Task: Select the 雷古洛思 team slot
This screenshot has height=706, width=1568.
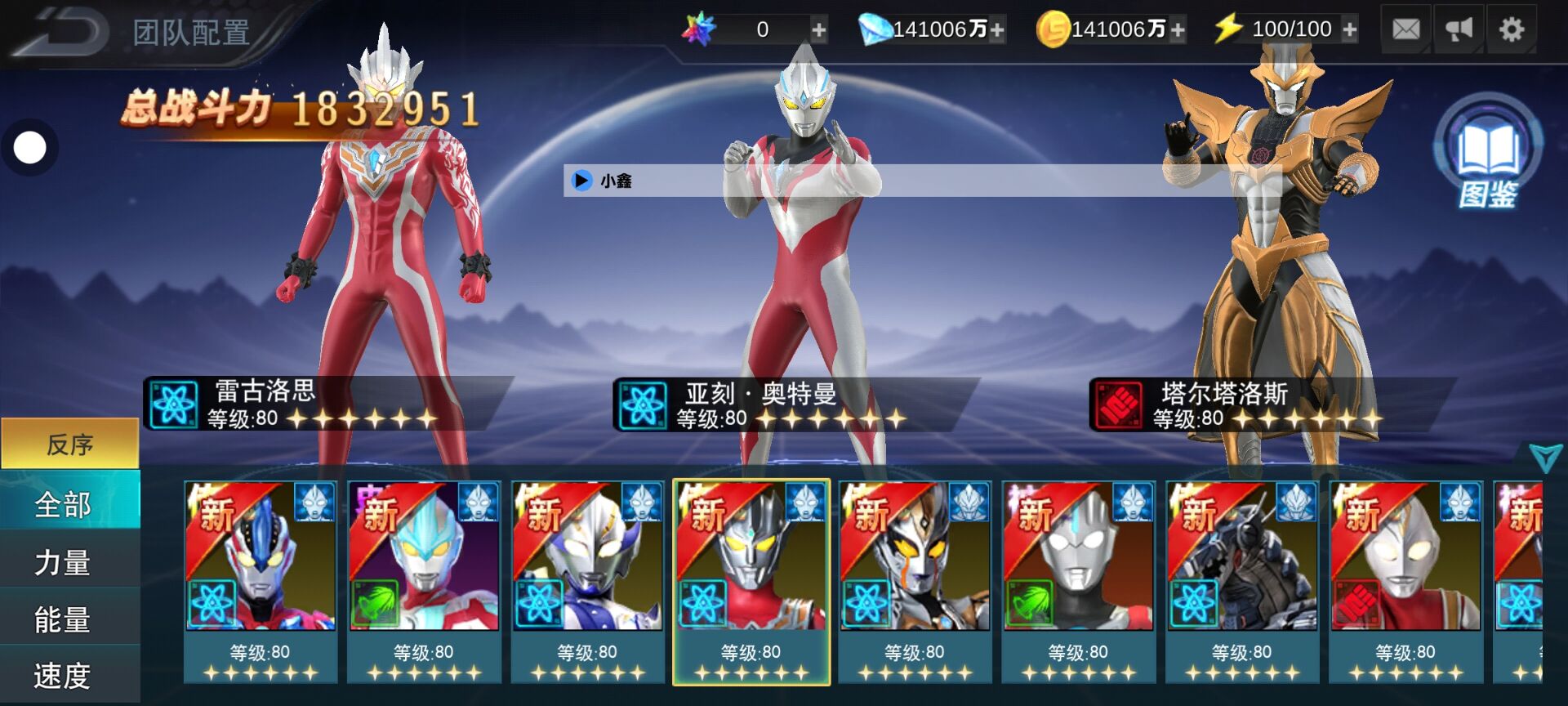Action: click(327, 404)
